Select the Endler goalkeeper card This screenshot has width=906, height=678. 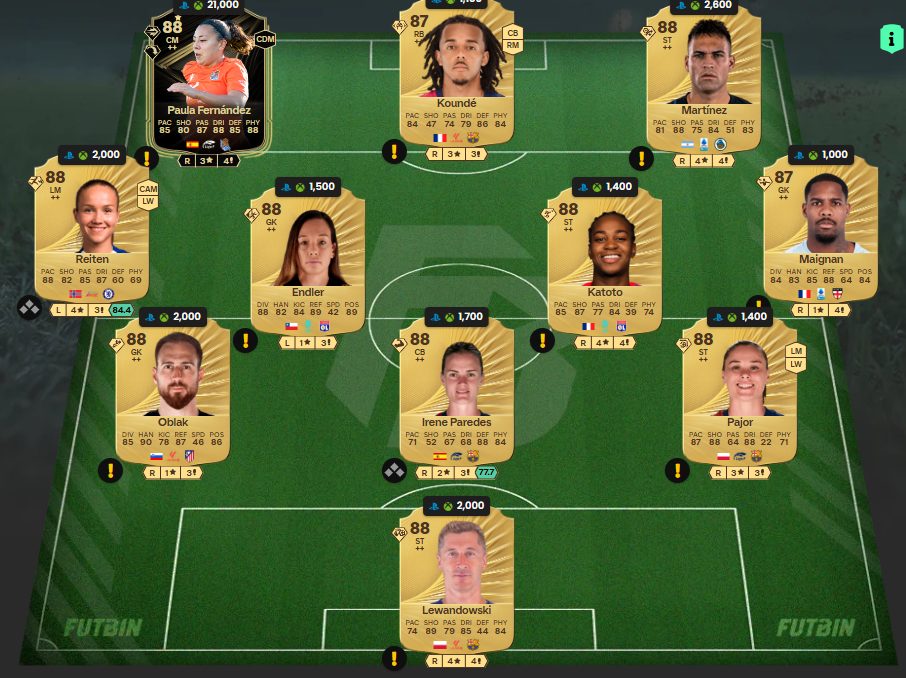[x=309, y=260]
